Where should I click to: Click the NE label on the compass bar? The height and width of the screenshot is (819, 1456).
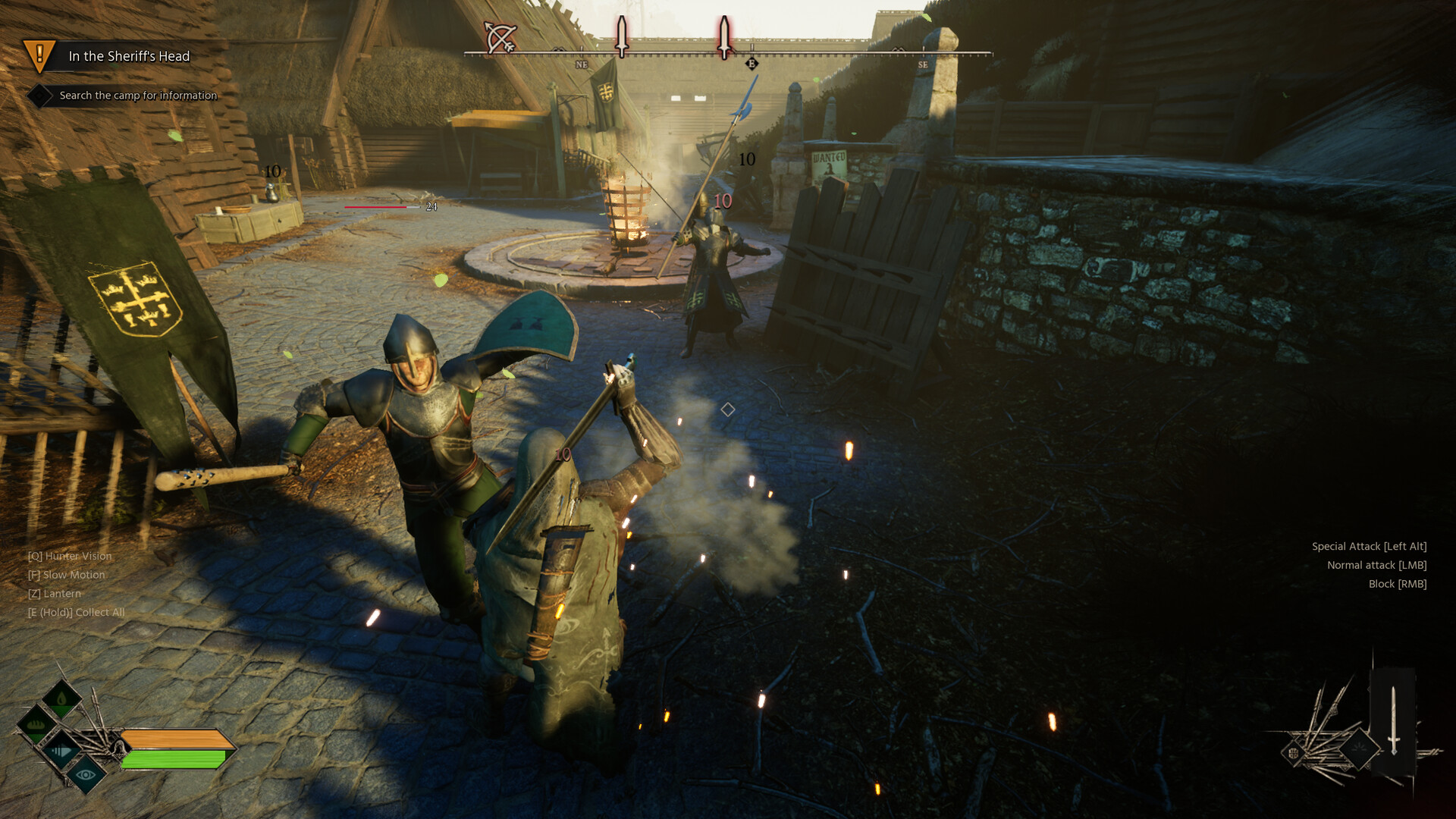(580, 64)
